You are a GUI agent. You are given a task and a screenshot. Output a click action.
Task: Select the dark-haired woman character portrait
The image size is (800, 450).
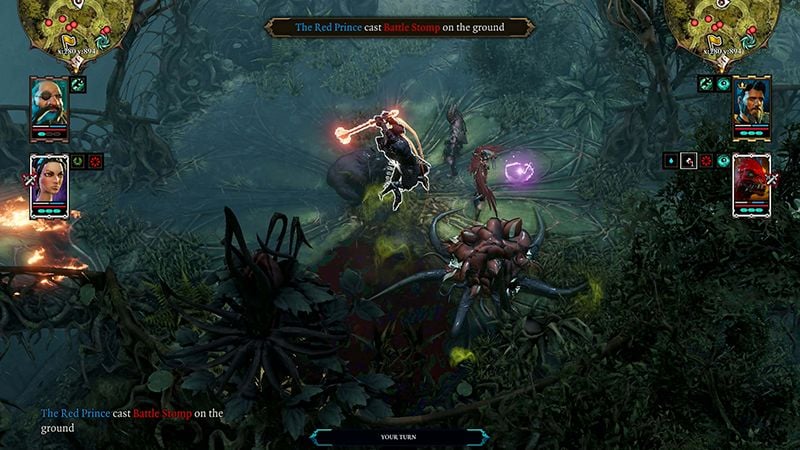(48, 180)
